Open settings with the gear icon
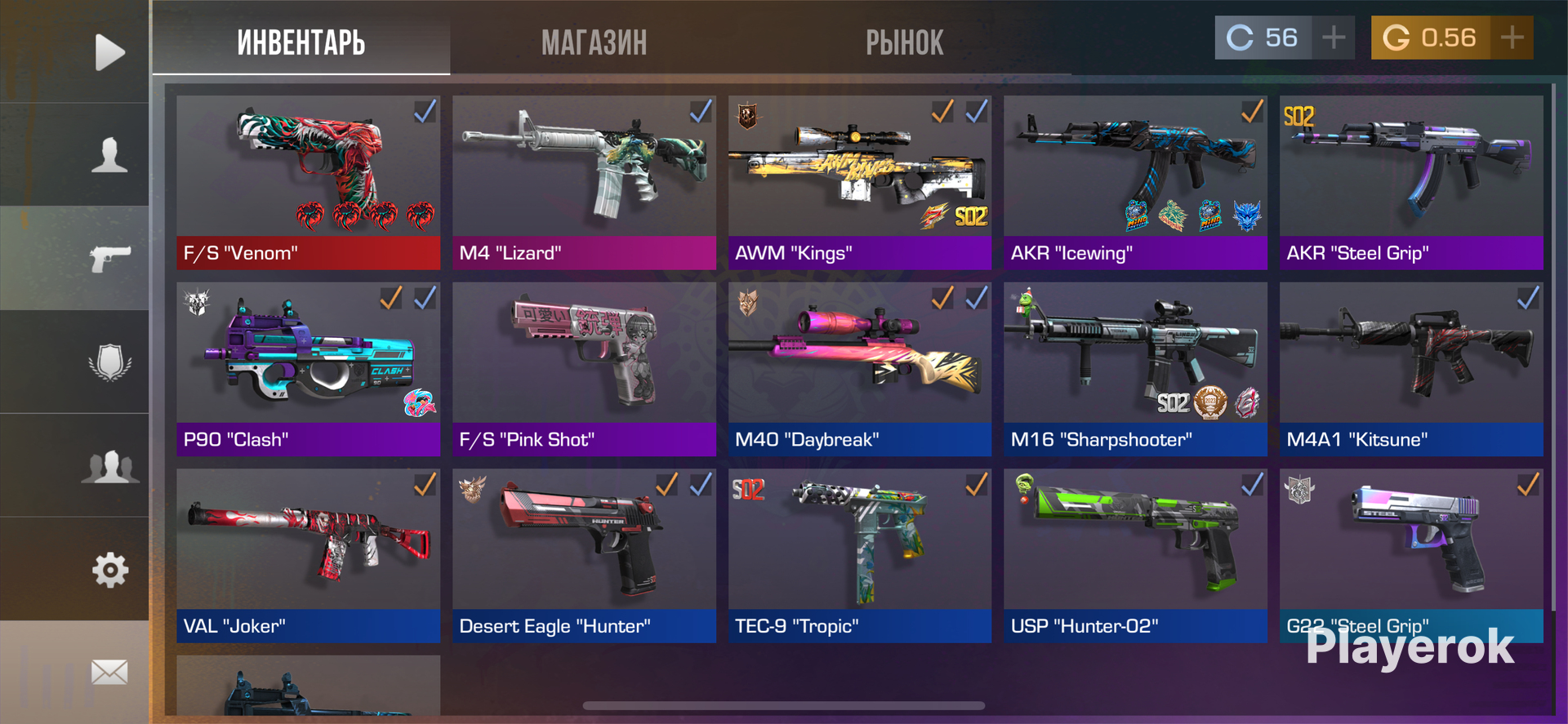Screen dimensions: 1568x724 109,570
